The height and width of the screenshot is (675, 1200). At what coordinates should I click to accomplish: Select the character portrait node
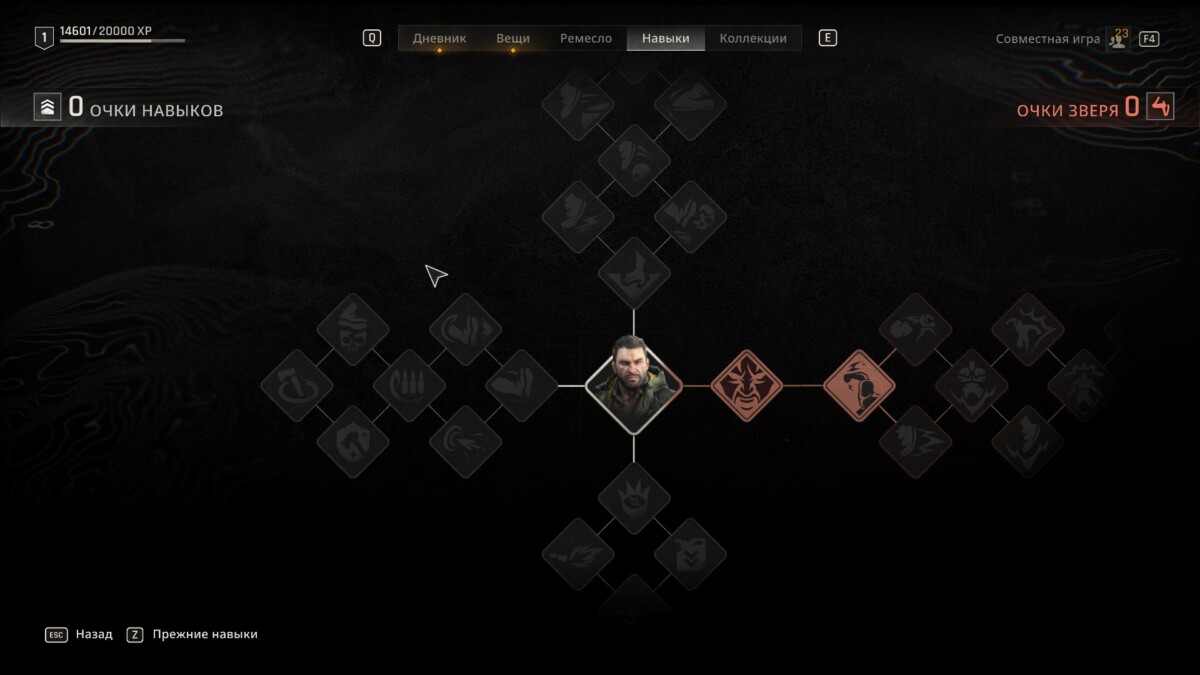coord(633,385)
